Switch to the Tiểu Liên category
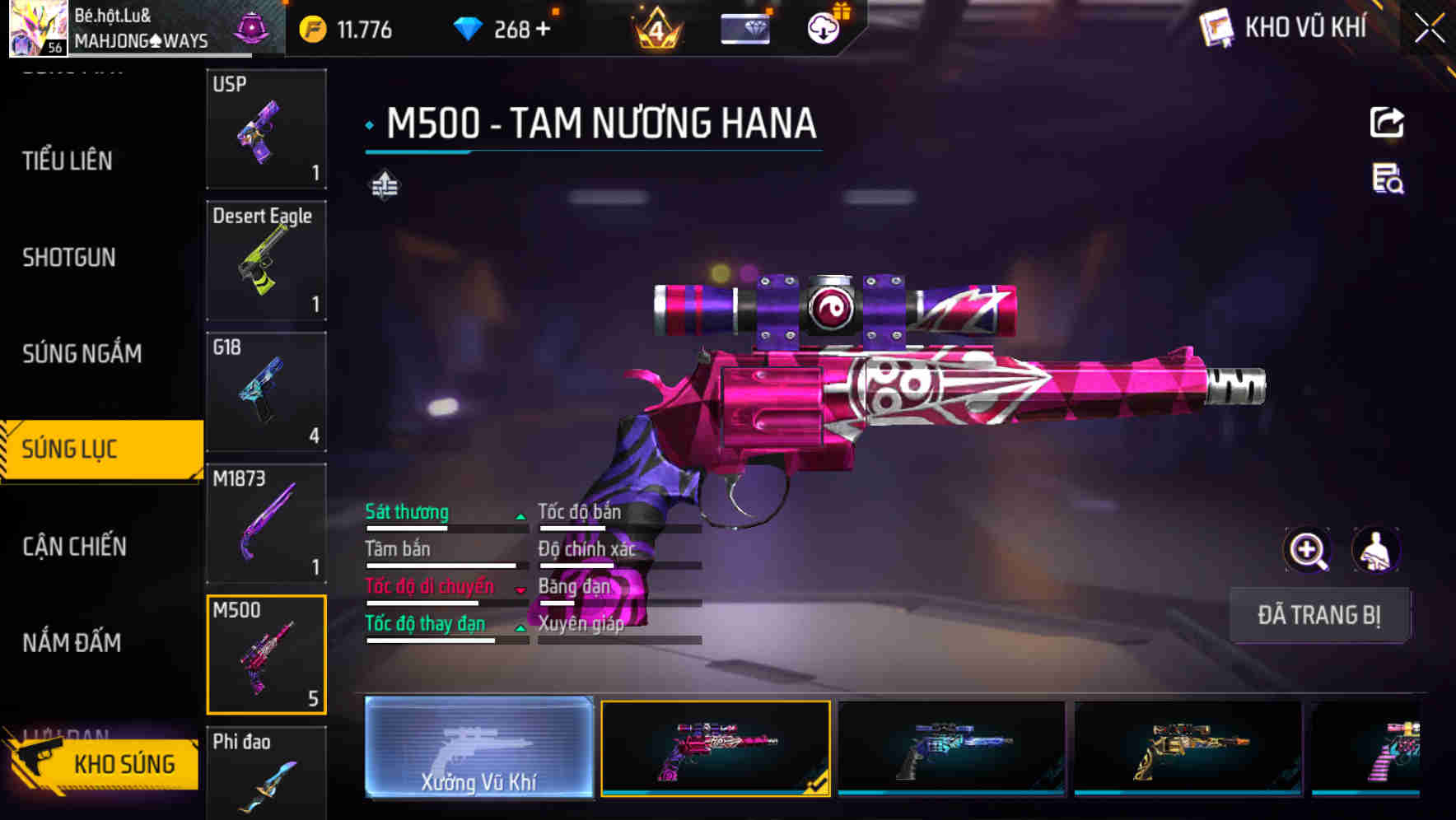Image resolution: width=1456 pixels, height=820 pixels. (x=68, y=161)
